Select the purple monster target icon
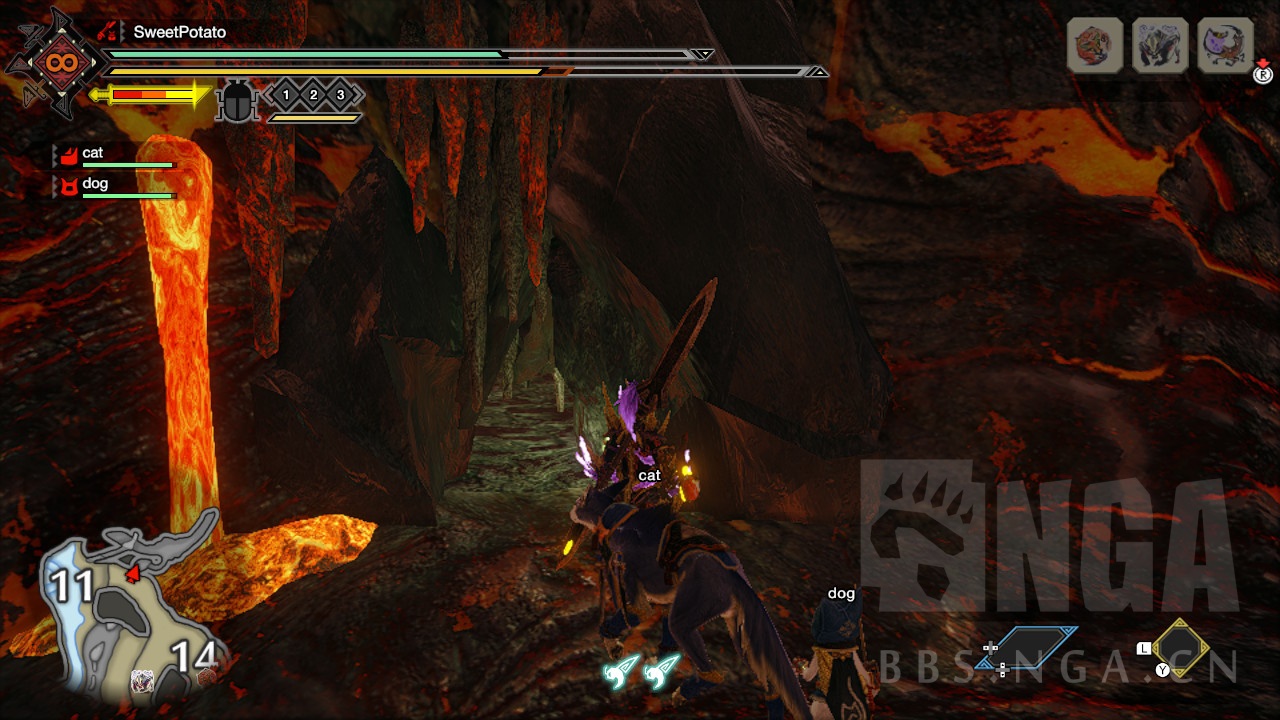 1225,45
